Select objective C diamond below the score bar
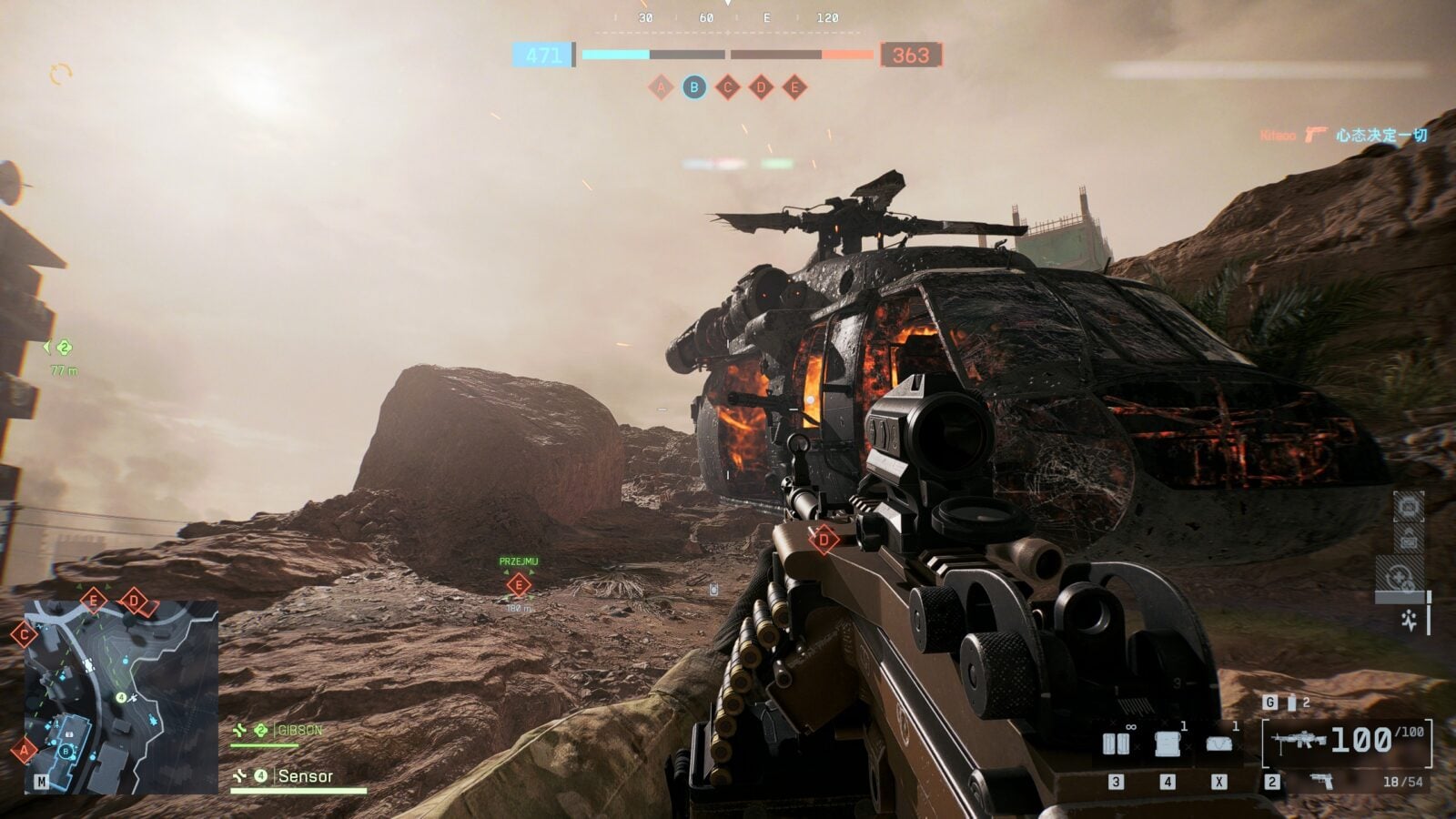This screenshot has height=819, width=1456. [x=727, y=87]
